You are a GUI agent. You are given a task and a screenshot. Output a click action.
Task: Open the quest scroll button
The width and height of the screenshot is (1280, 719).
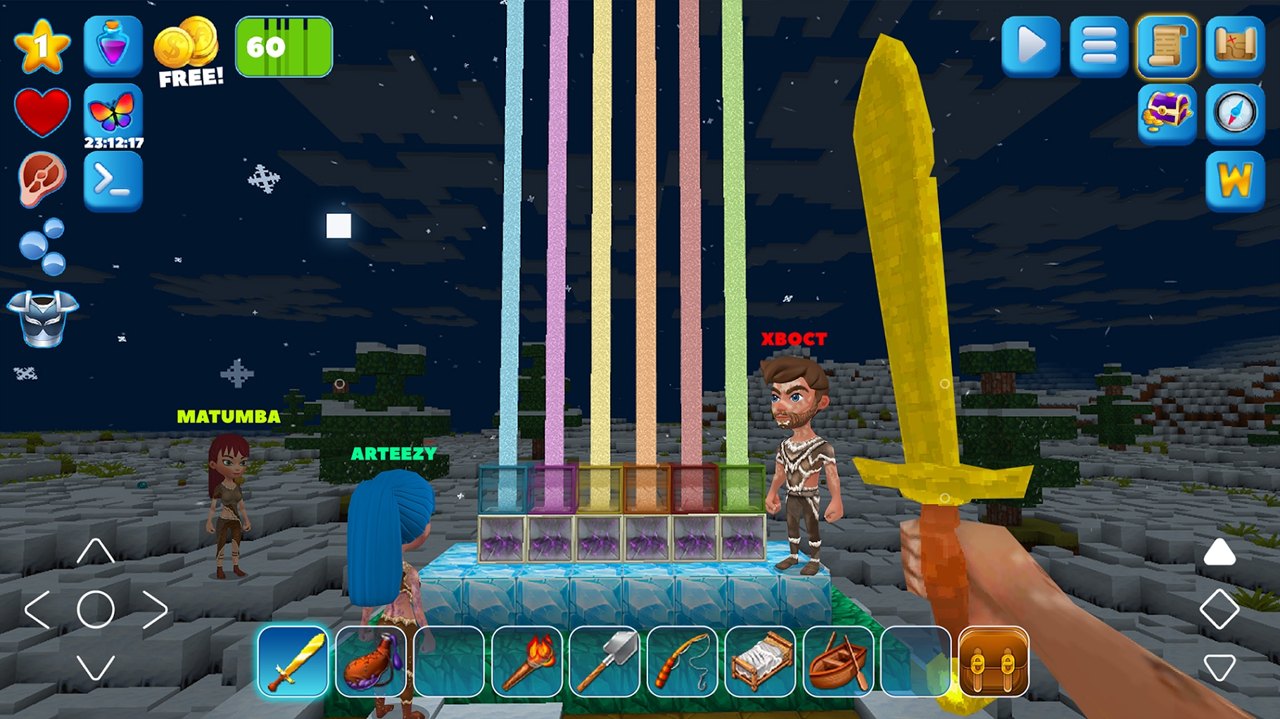click(1167, 46)
